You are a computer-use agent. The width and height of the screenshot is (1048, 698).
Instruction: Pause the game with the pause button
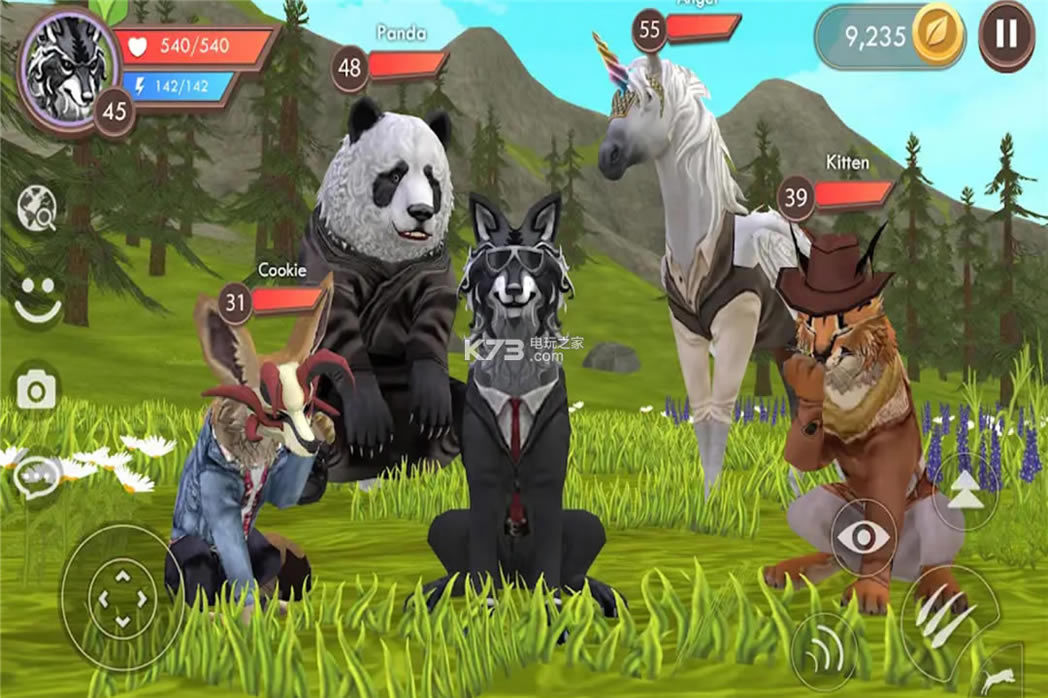(1007, 35)
